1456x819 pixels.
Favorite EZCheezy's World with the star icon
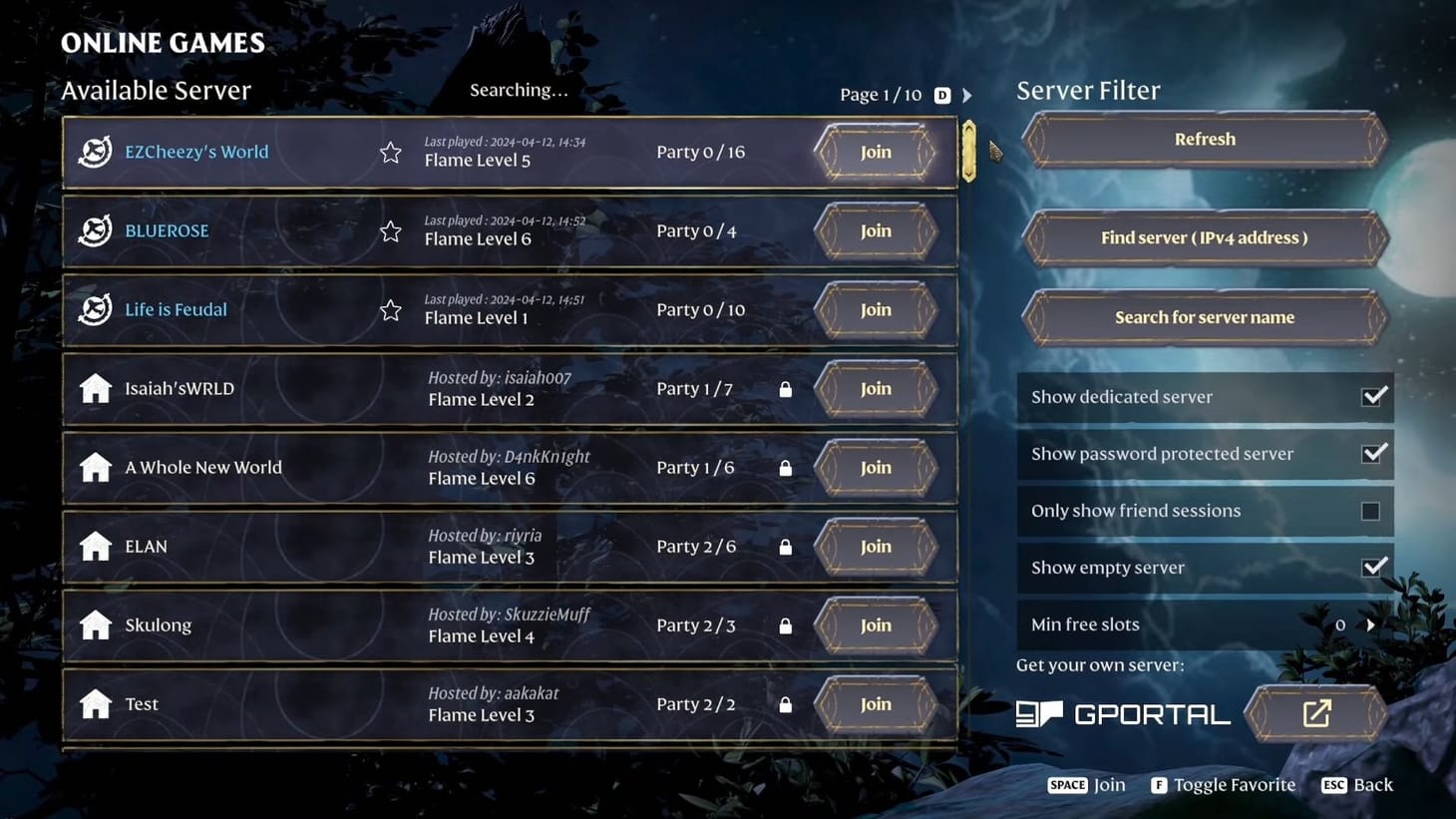click(390, 151)
